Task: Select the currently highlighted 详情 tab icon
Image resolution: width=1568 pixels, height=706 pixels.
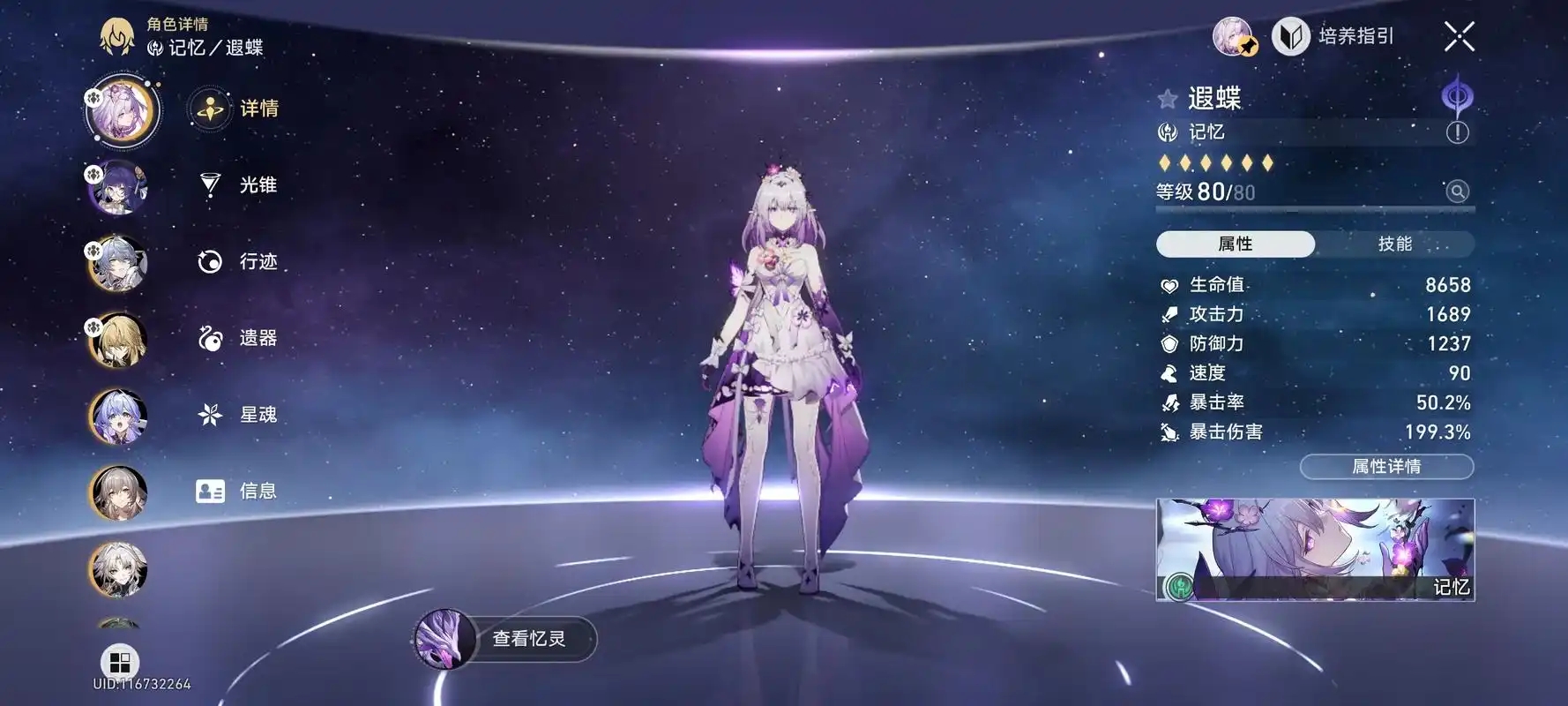Action: click(208, 108)
